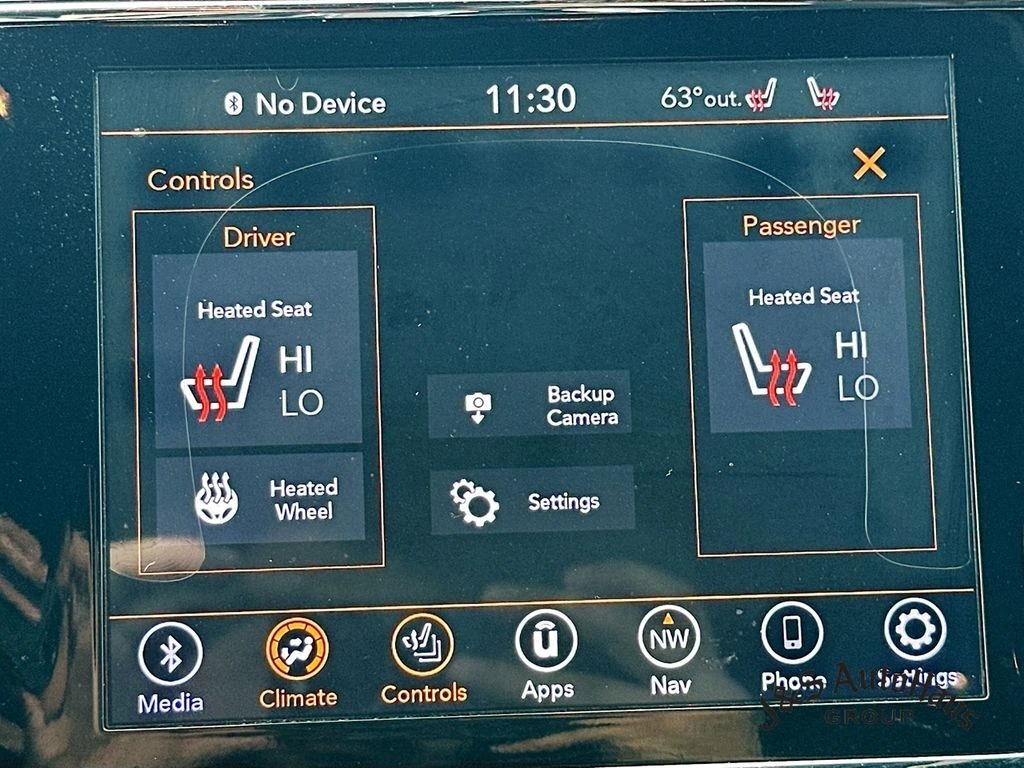Screen dimensions: 1024x768
Task: Turn on the Heated Wheel
Action: pos(260,498)
